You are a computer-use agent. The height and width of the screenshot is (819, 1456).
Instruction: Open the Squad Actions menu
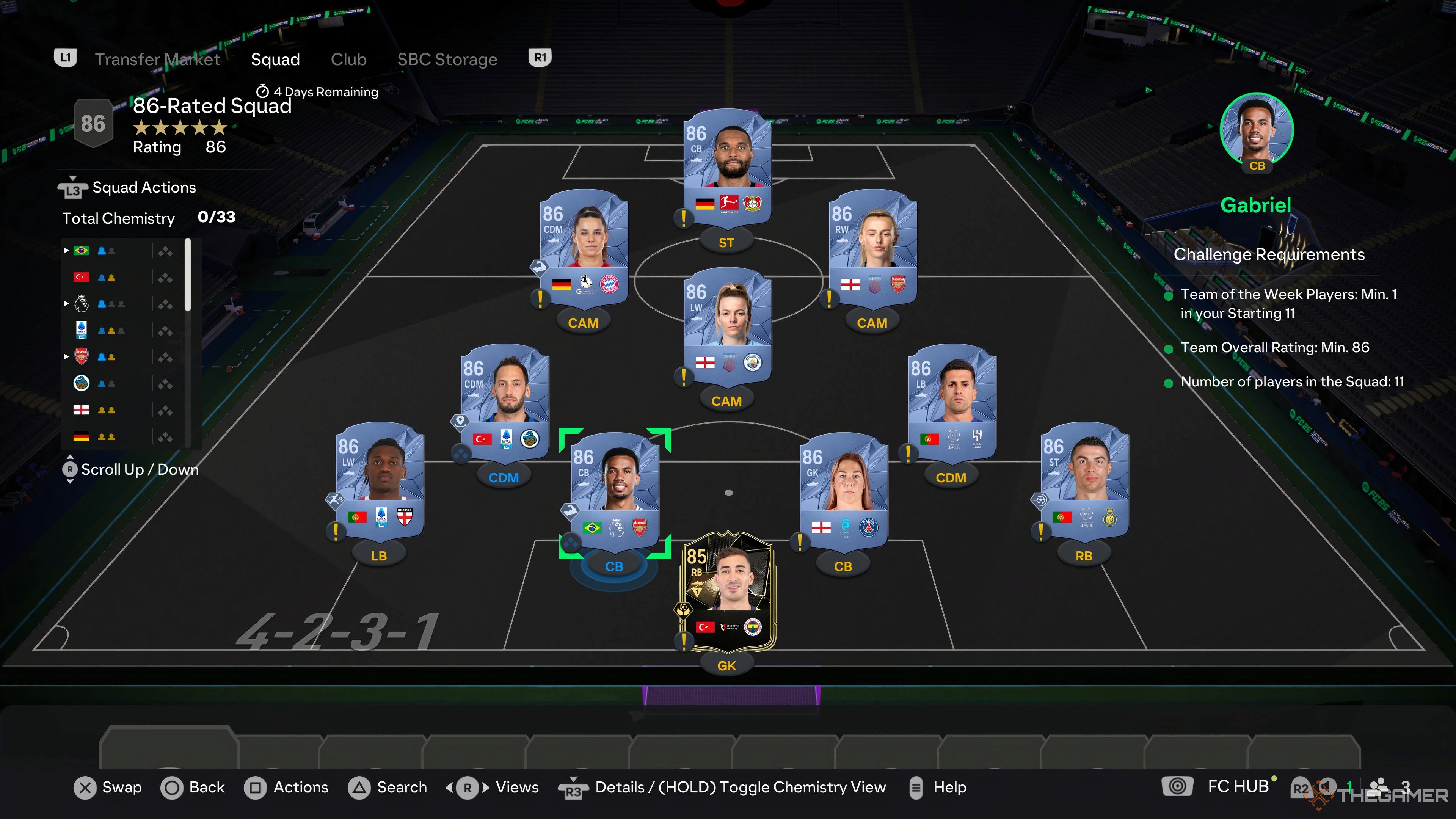[144, 188]
